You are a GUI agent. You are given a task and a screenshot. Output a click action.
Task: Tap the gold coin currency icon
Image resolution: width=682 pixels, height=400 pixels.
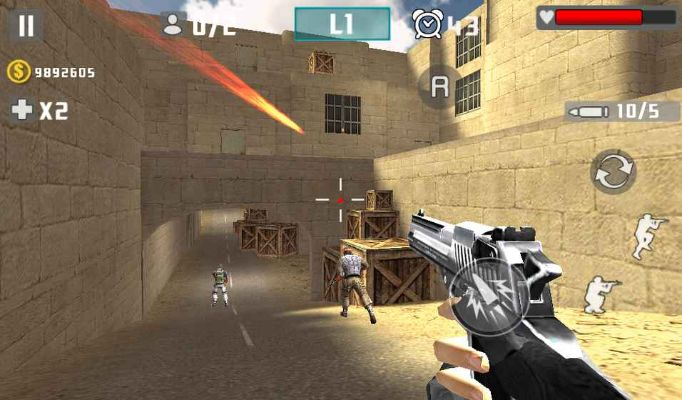coord(18,71)
